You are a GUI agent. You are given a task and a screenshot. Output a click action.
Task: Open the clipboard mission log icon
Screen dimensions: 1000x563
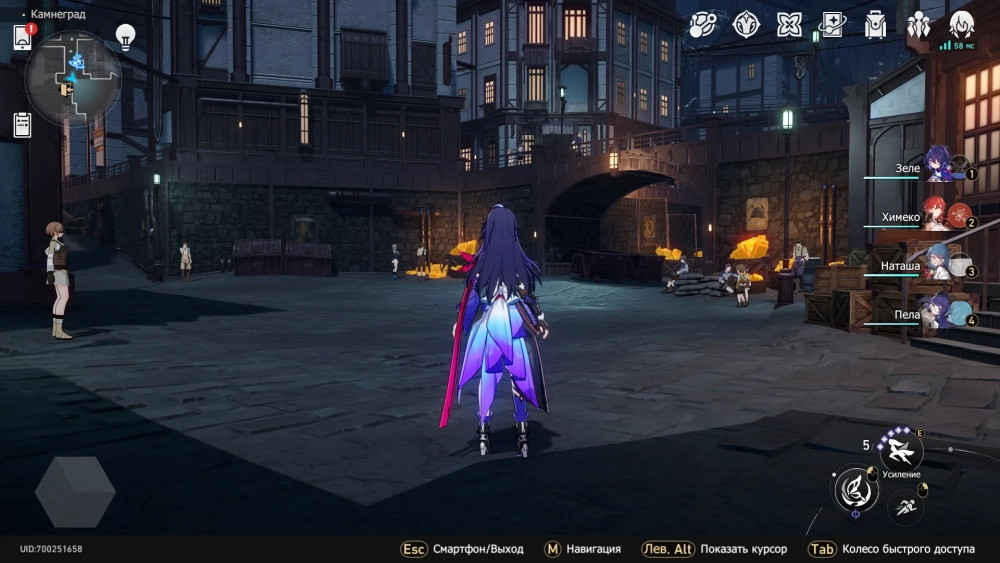22,124
